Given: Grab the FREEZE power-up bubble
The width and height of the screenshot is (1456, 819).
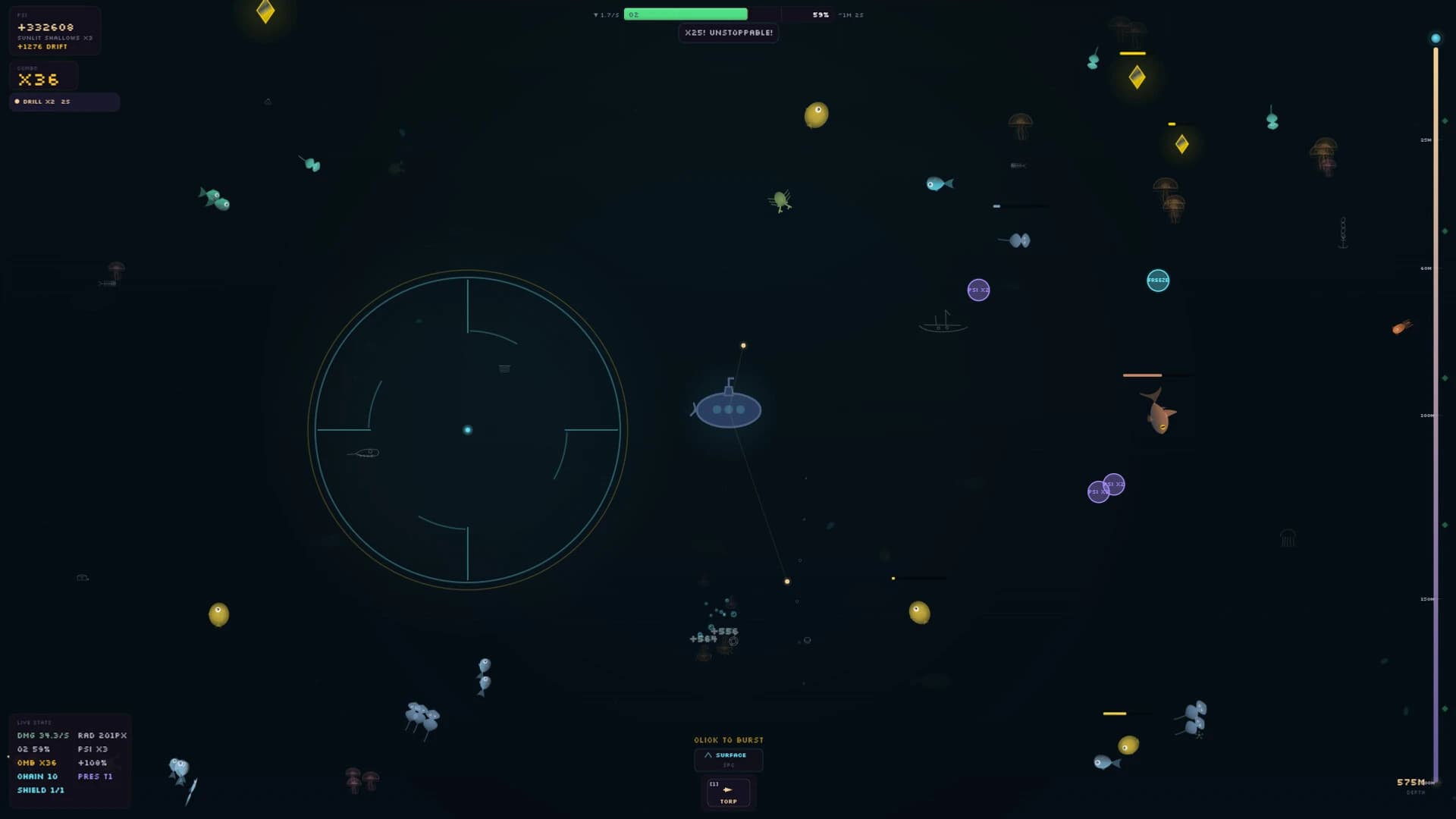Looking at the screenshot, I should (x=1158, y=281).
